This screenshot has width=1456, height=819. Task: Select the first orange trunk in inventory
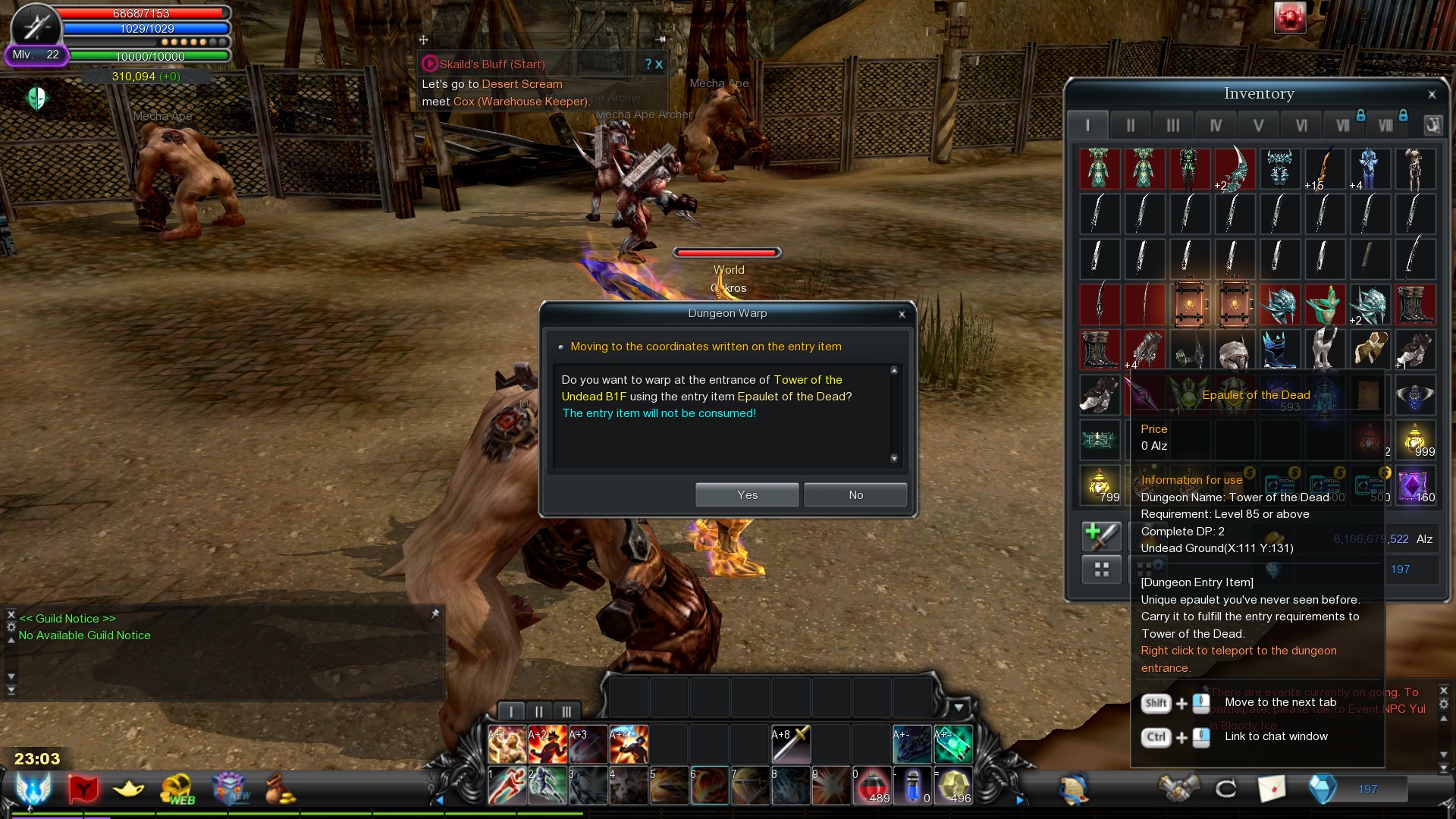[x=1189, y=305]
